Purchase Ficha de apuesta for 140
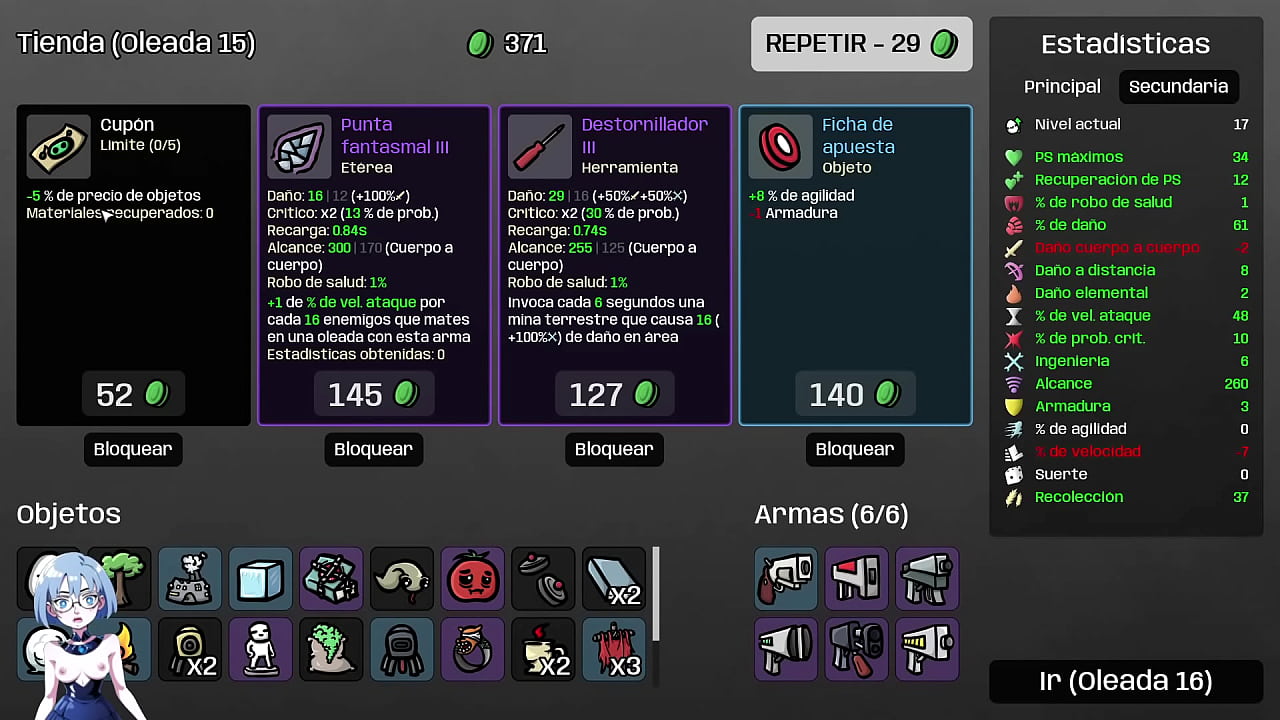Screen dimensions: 1280x720 [x=855, y=395]
